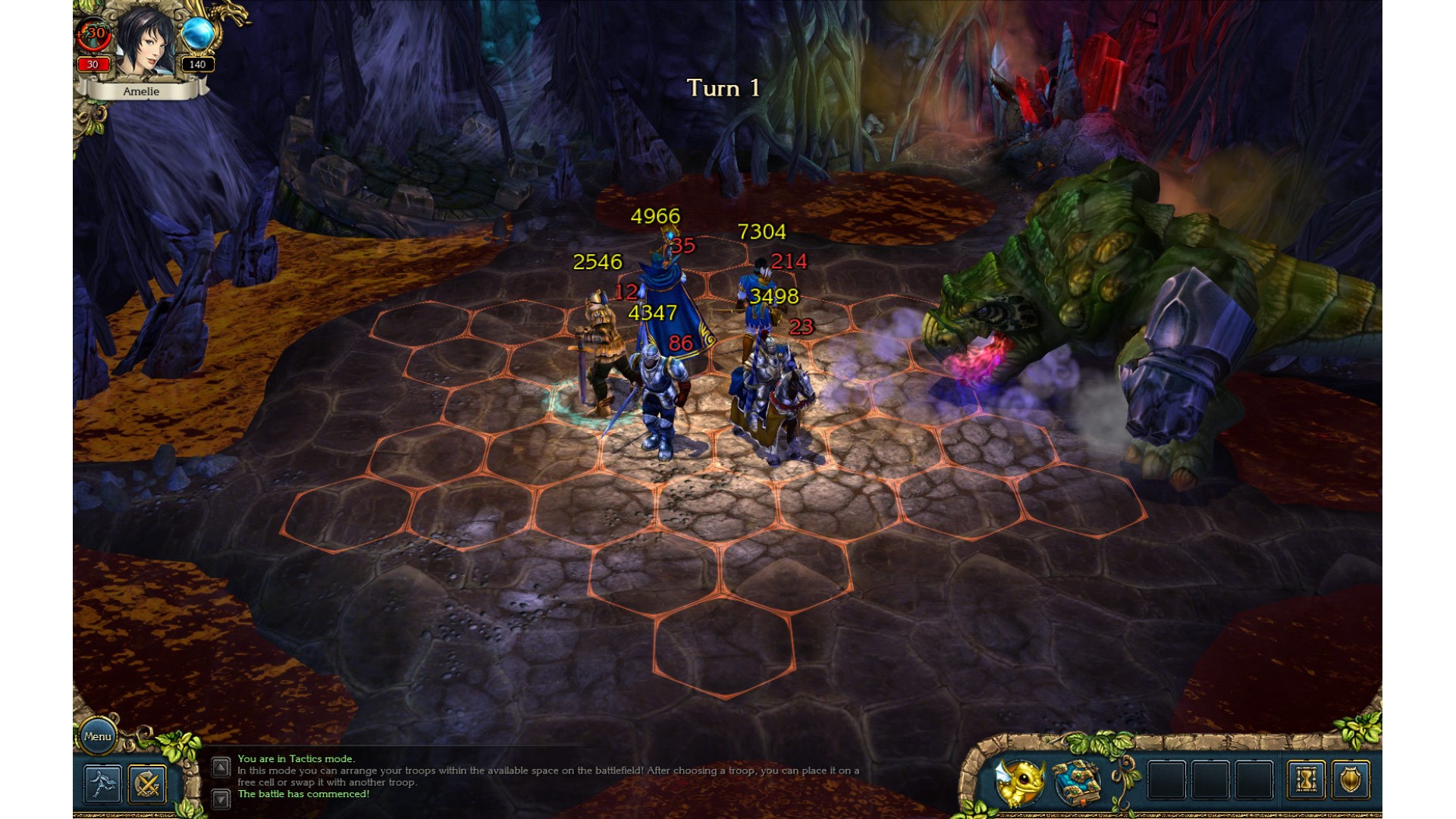Activate the crossed swords auto-battle button
Viewport: 1456px width, 819px height.
click(x=147, y=783)
